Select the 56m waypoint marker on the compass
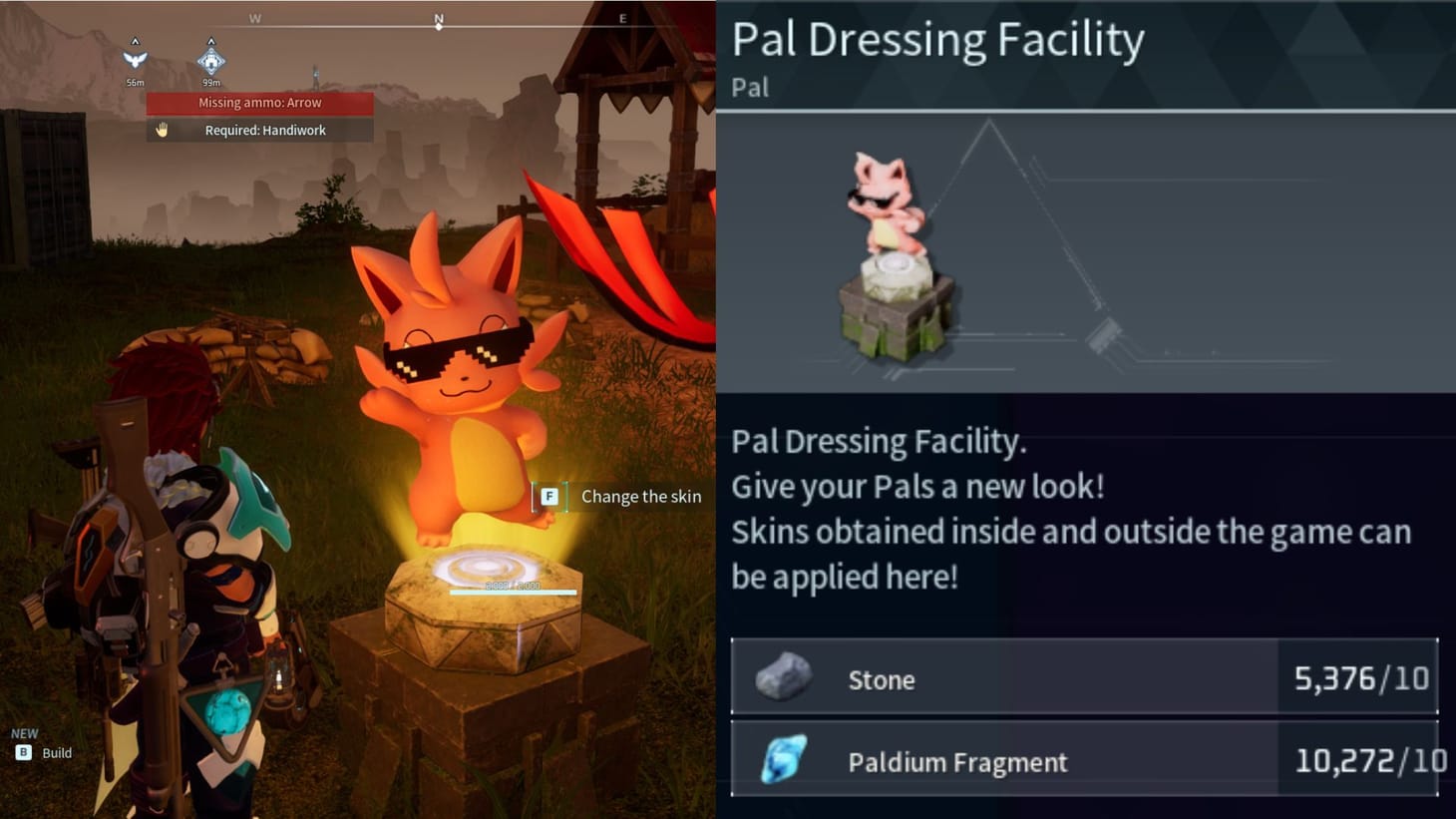This screenshot has height=819, width=1456. pyautogui.click(x=135, y=57)
